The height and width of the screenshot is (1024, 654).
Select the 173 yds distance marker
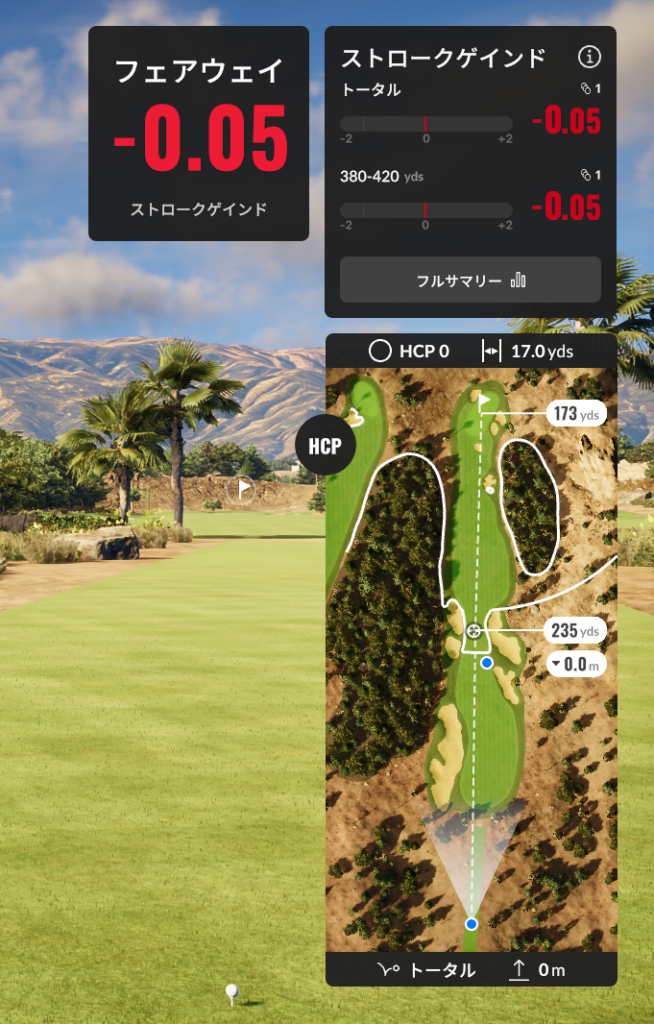click(x=575, y=413)
